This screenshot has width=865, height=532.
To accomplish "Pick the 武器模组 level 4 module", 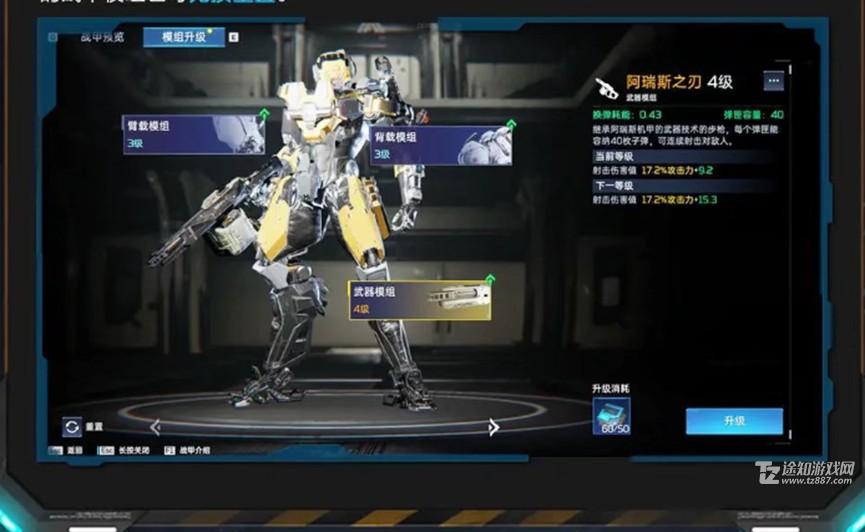I will click(x=419, y=300).
